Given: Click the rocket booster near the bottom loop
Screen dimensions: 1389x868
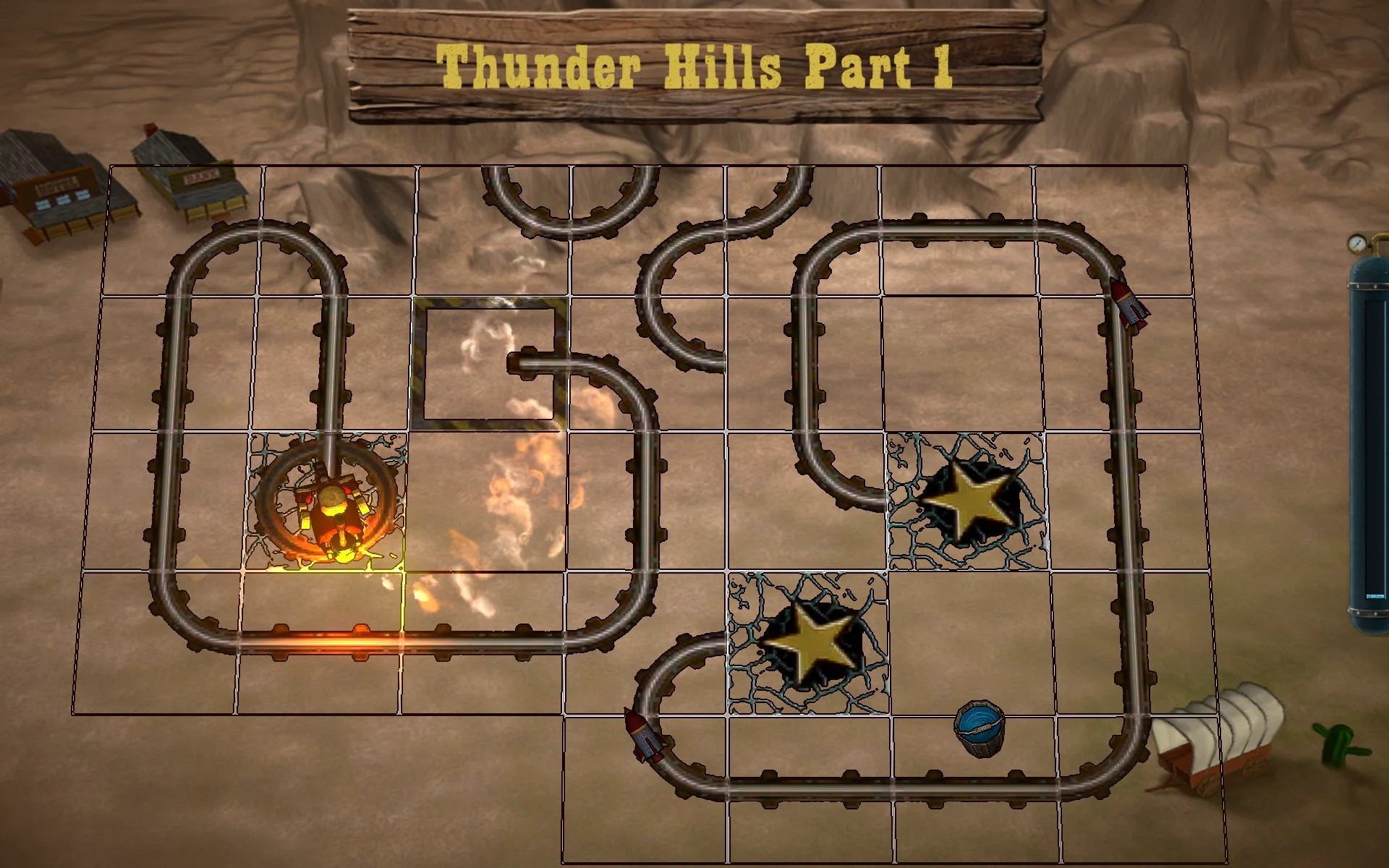Looking at the screenshot, I should point(645,733).
